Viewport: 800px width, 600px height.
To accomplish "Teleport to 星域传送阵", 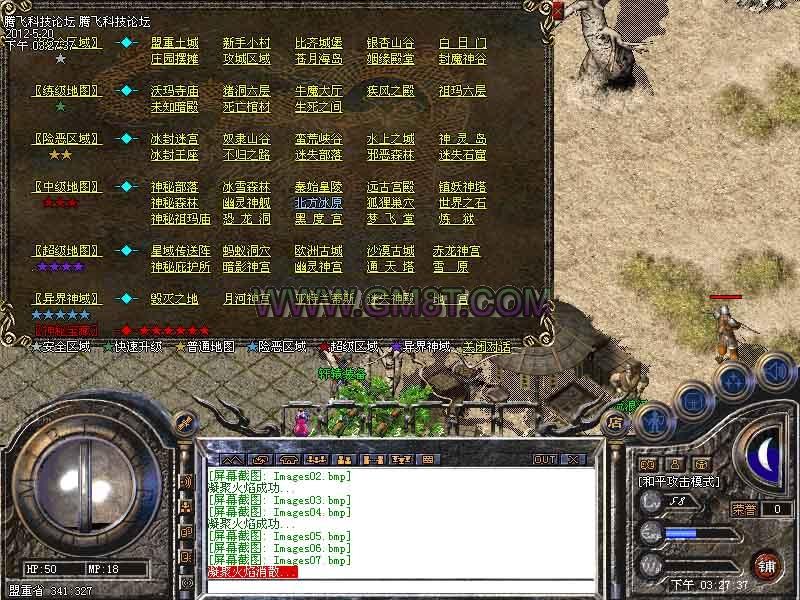I will pos(181,251).
